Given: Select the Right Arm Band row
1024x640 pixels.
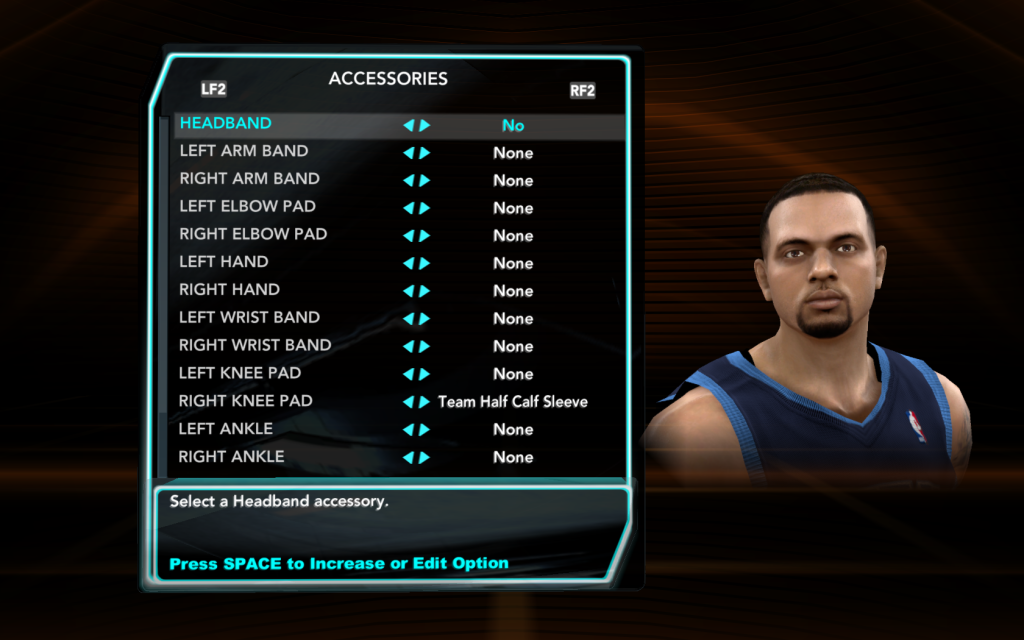Looking at the screenshot, I should point(250,179).
